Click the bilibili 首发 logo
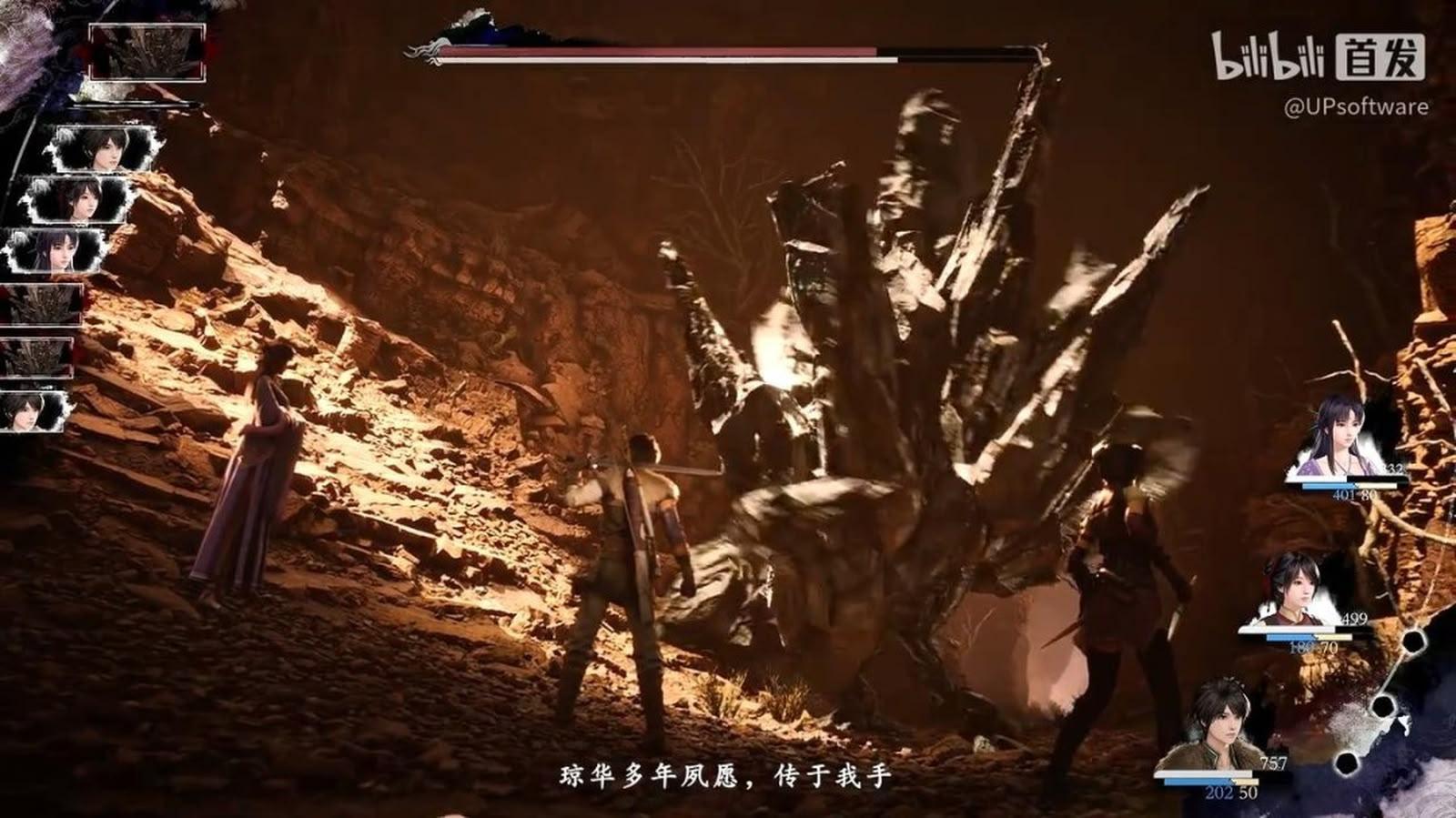Viewport: 1456px width, 818px height. [x=1317, y=56]
